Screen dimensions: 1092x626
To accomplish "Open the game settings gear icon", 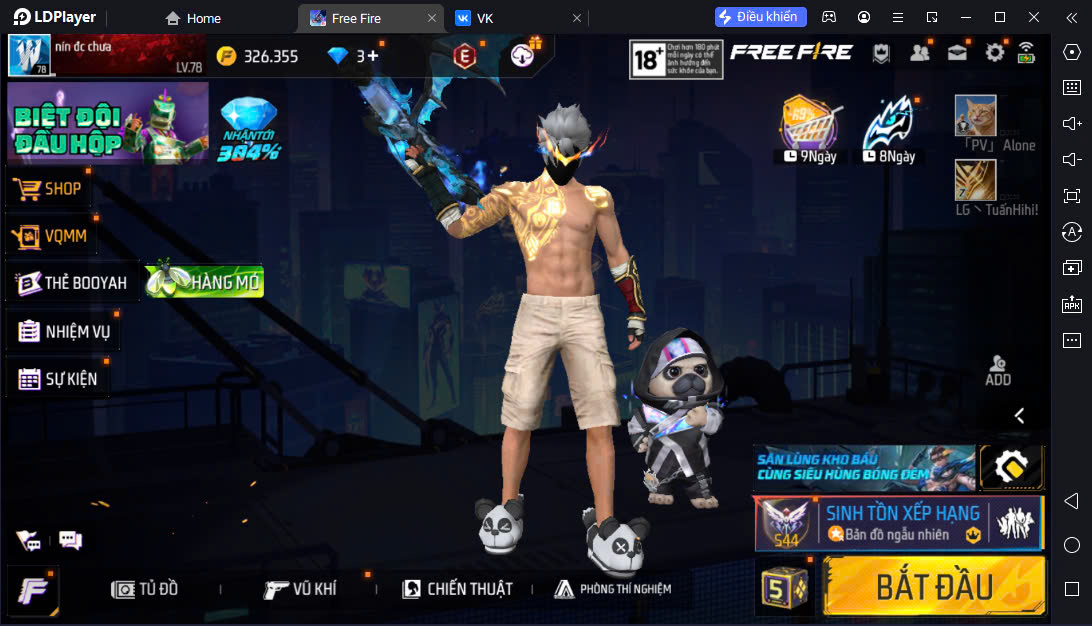I will click(x=994, y=53).
